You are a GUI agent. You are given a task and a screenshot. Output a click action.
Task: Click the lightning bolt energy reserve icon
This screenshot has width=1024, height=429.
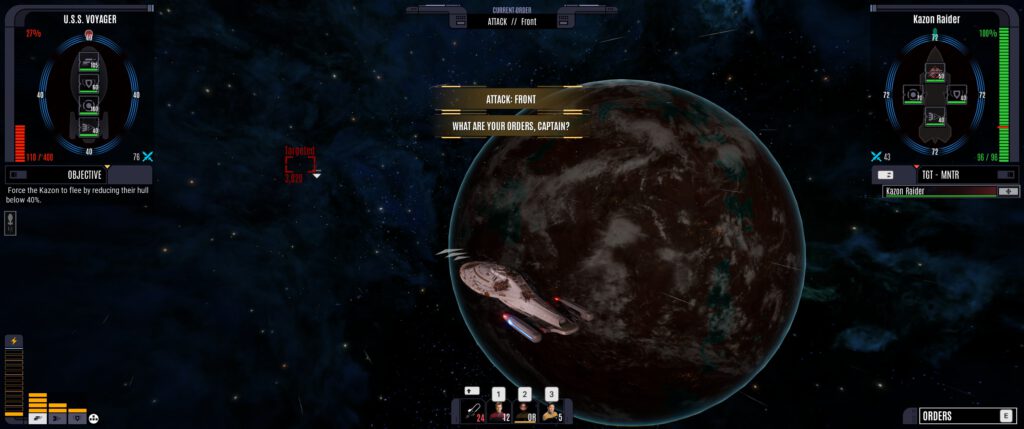(x=14, y=341)
